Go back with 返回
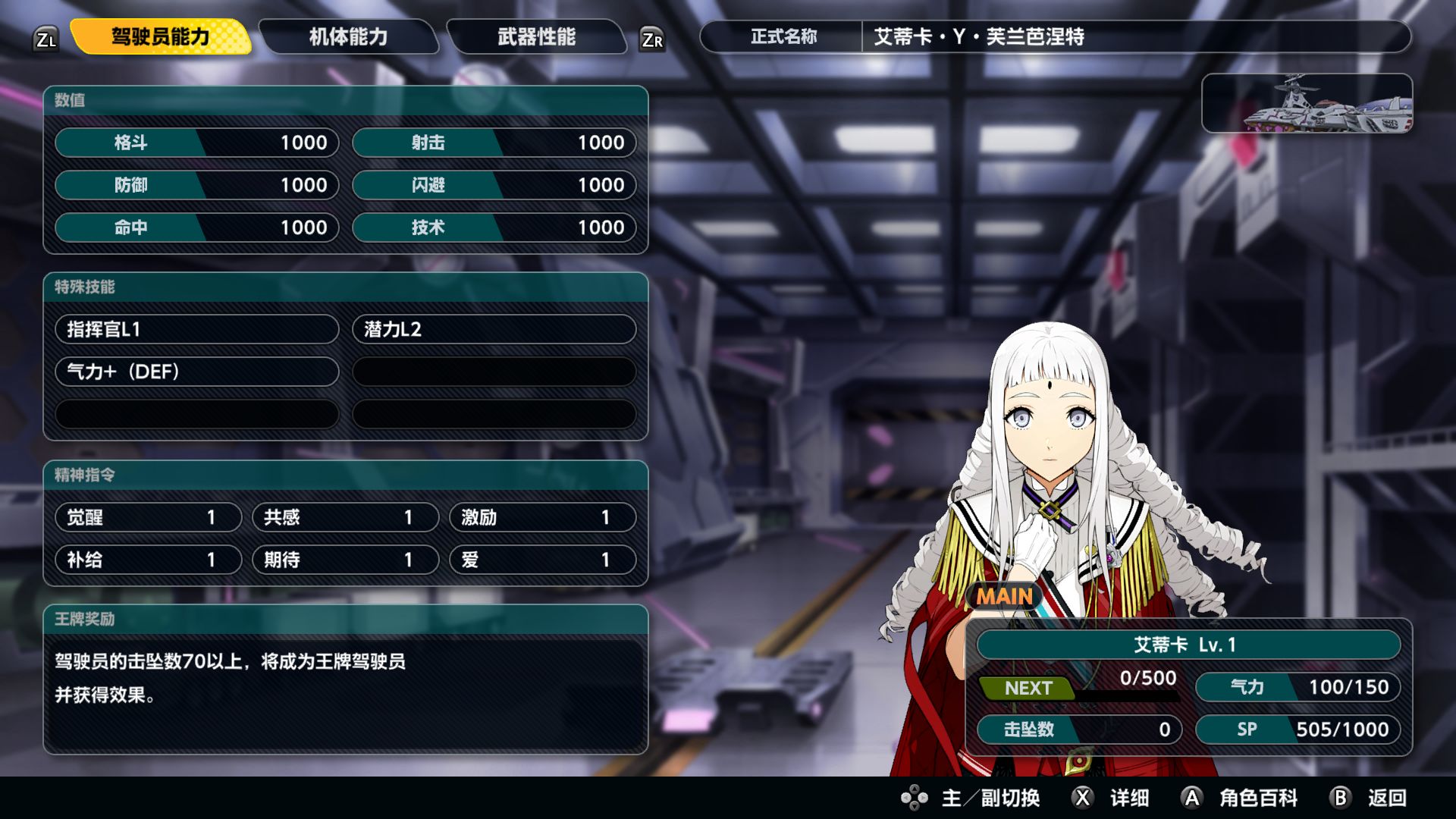The width and height of the screenshot is (1456, 819). click(1370, 798)
